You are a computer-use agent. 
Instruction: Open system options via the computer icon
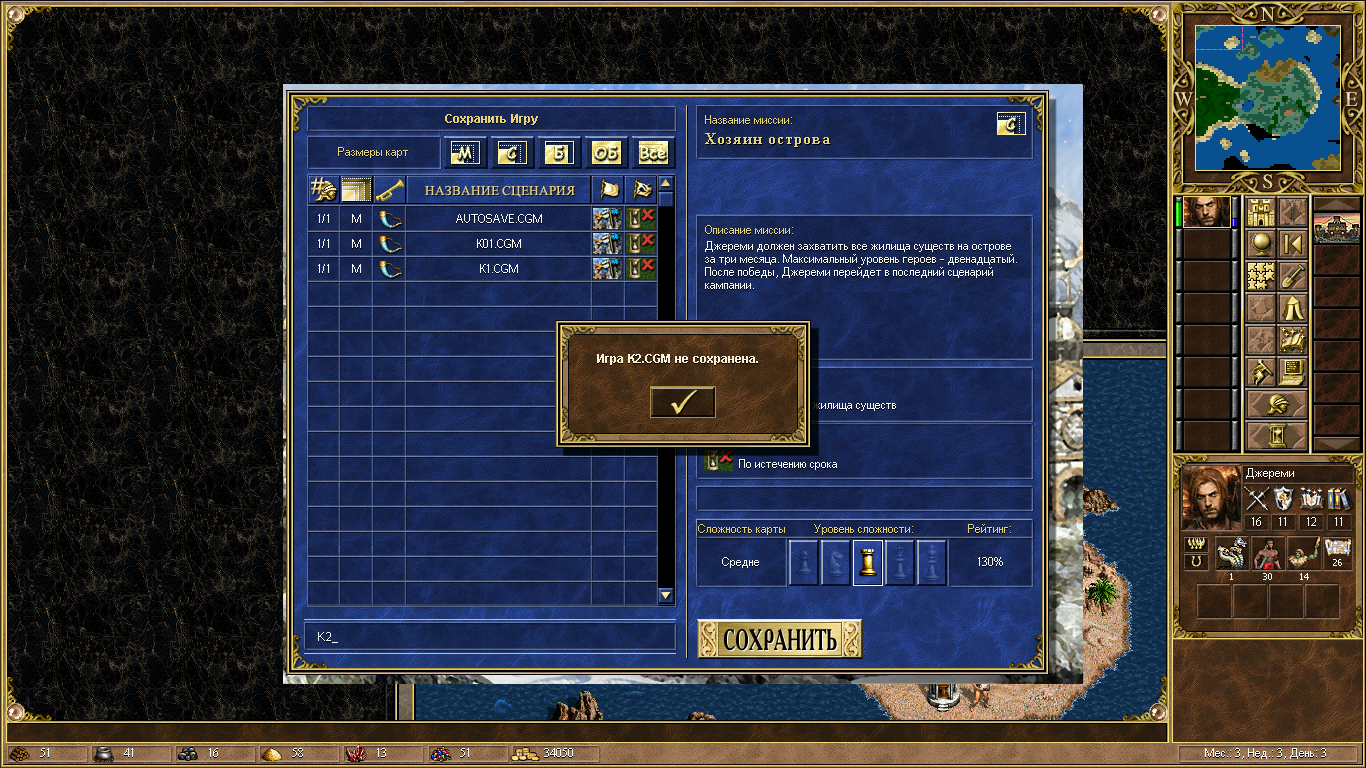(1293, 372)
